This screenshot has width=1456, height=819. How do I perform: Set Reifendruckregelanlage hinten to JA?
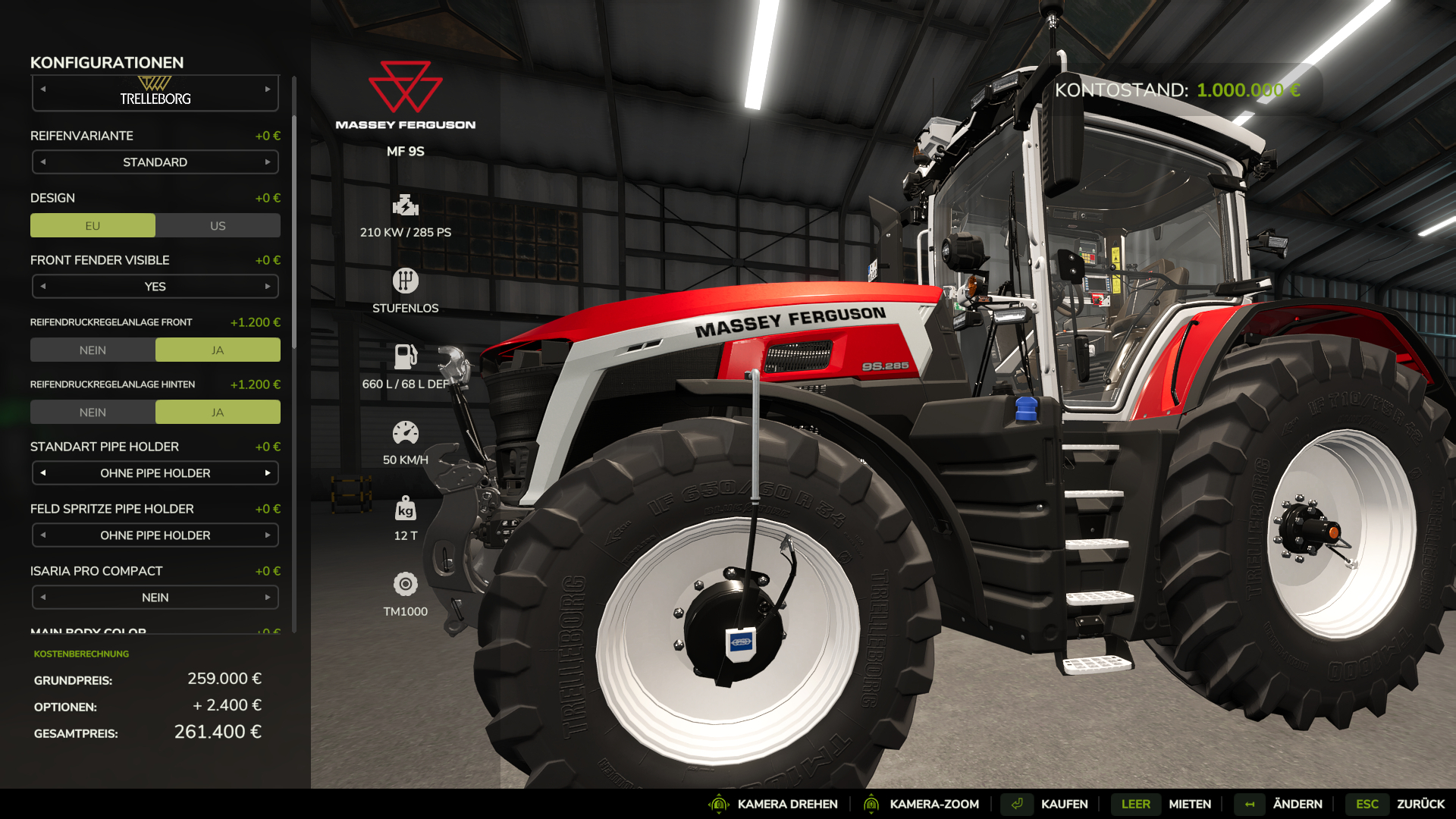tap(218, 413)
